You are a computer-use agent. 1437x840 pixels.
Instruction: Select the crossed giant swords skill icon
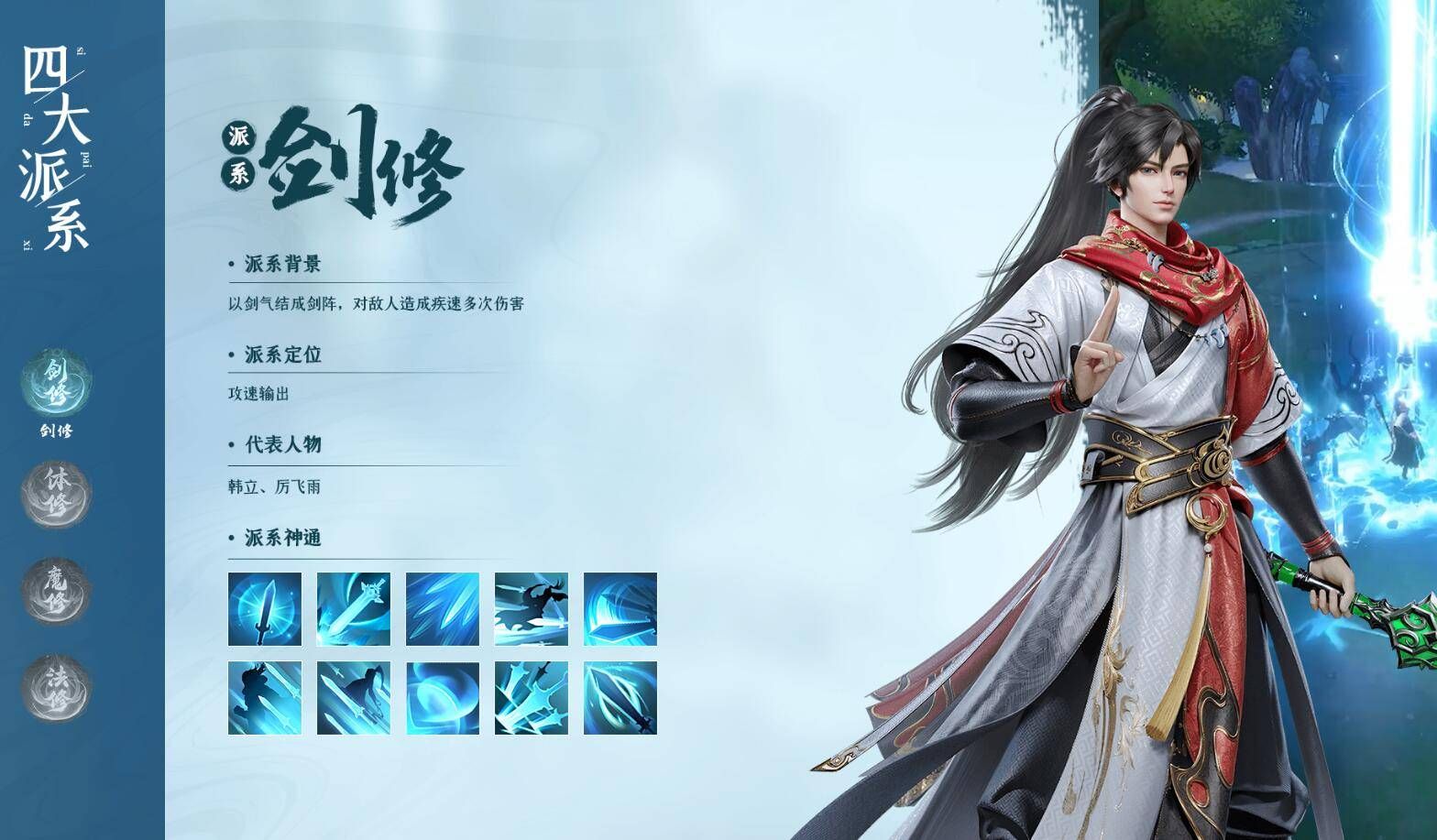click(x=531, y=698)
